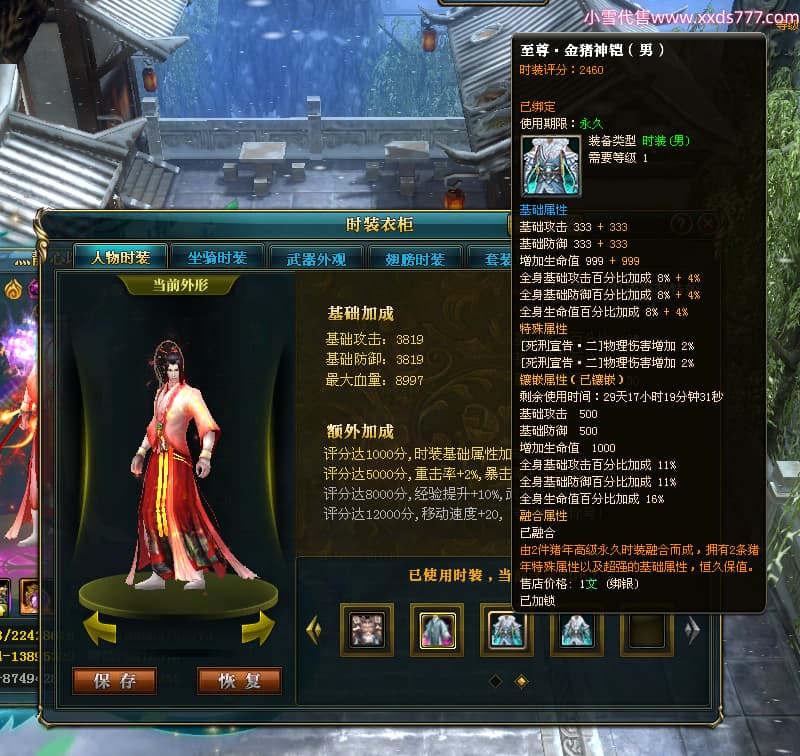
Task: Choose the highlighted pink-trimmed robe costume
Action: 437,629
